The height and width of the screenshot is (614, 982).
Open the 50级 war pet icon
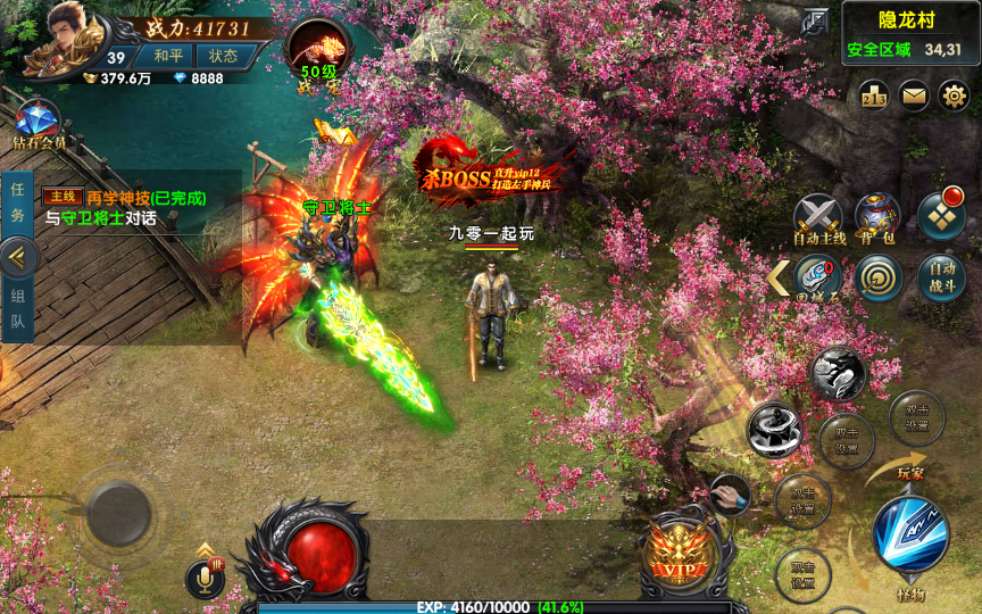tap(318, 52)
